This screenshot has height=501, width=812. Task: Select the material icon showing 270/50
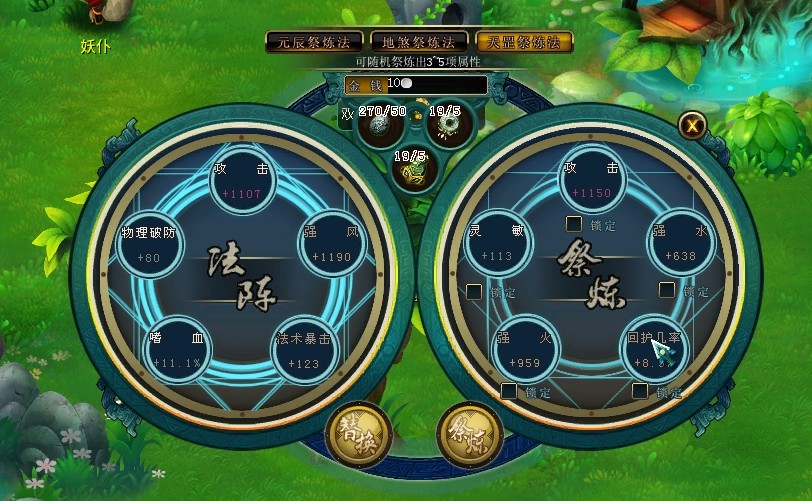pos(379,126)
